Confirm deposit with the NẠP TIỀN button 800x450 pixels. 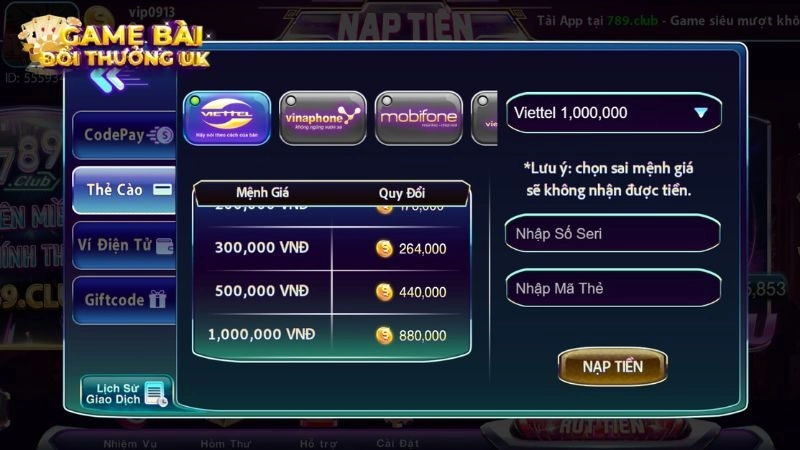[x=613, y=366]
